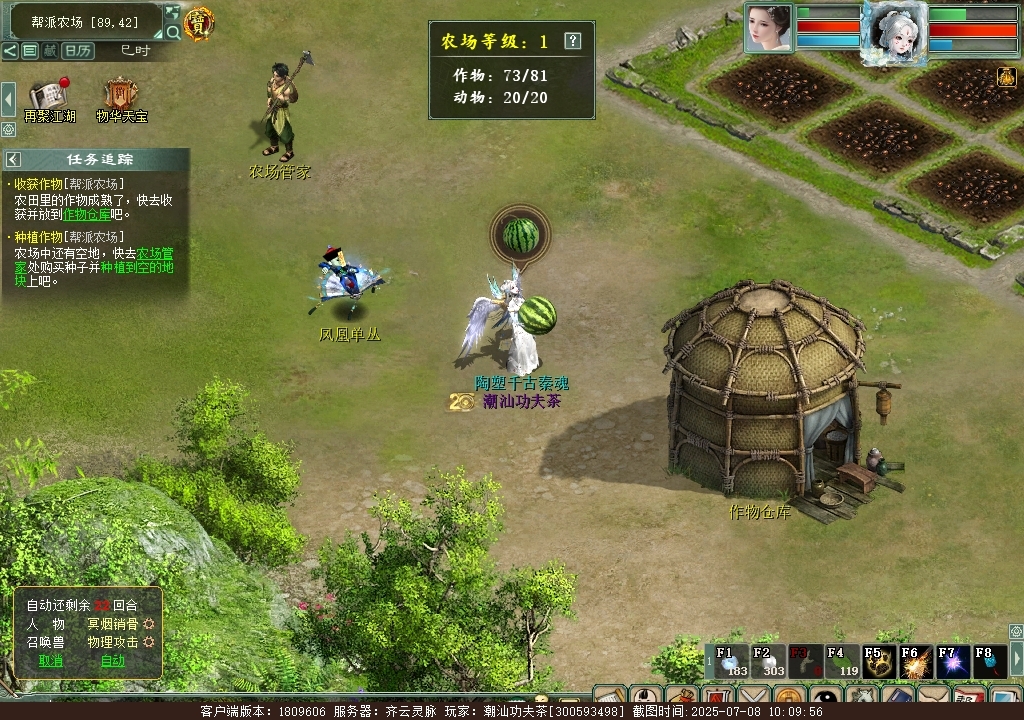Activate the F6 fiery burst skill

916,662
